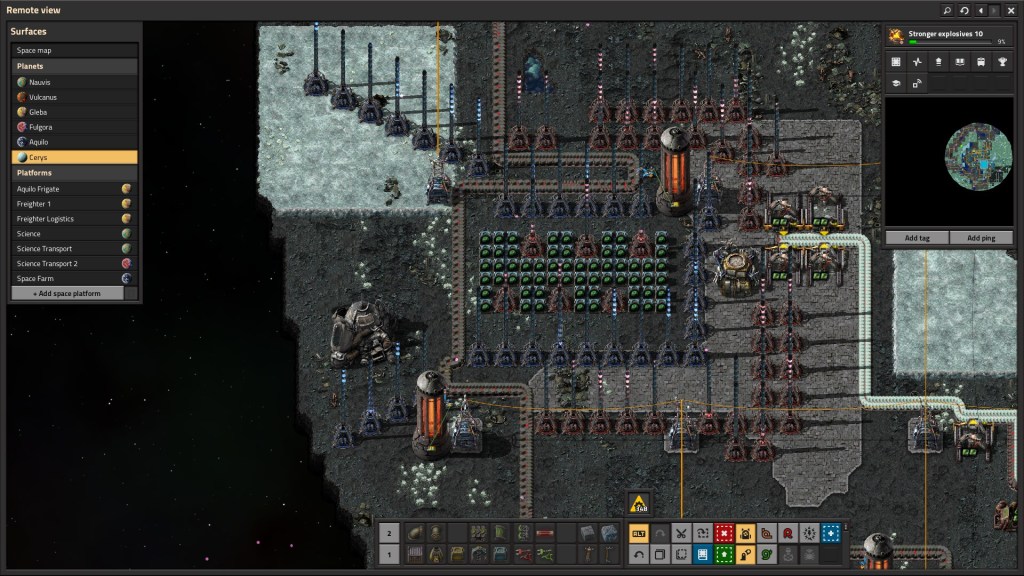The image size is (1024, 576).
Task: Open the search magnifier in the title bar
Action: point(947,10)
